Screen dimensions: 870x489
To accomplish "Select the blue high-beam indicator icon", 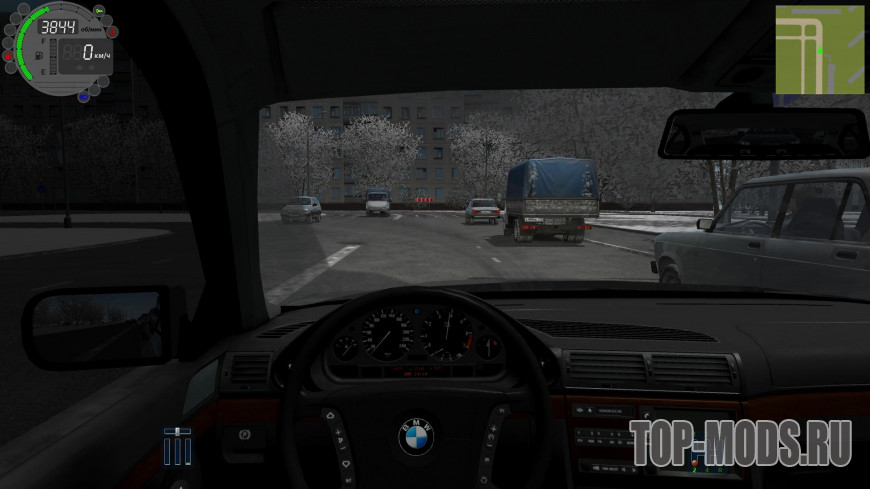I will [84, 96].
